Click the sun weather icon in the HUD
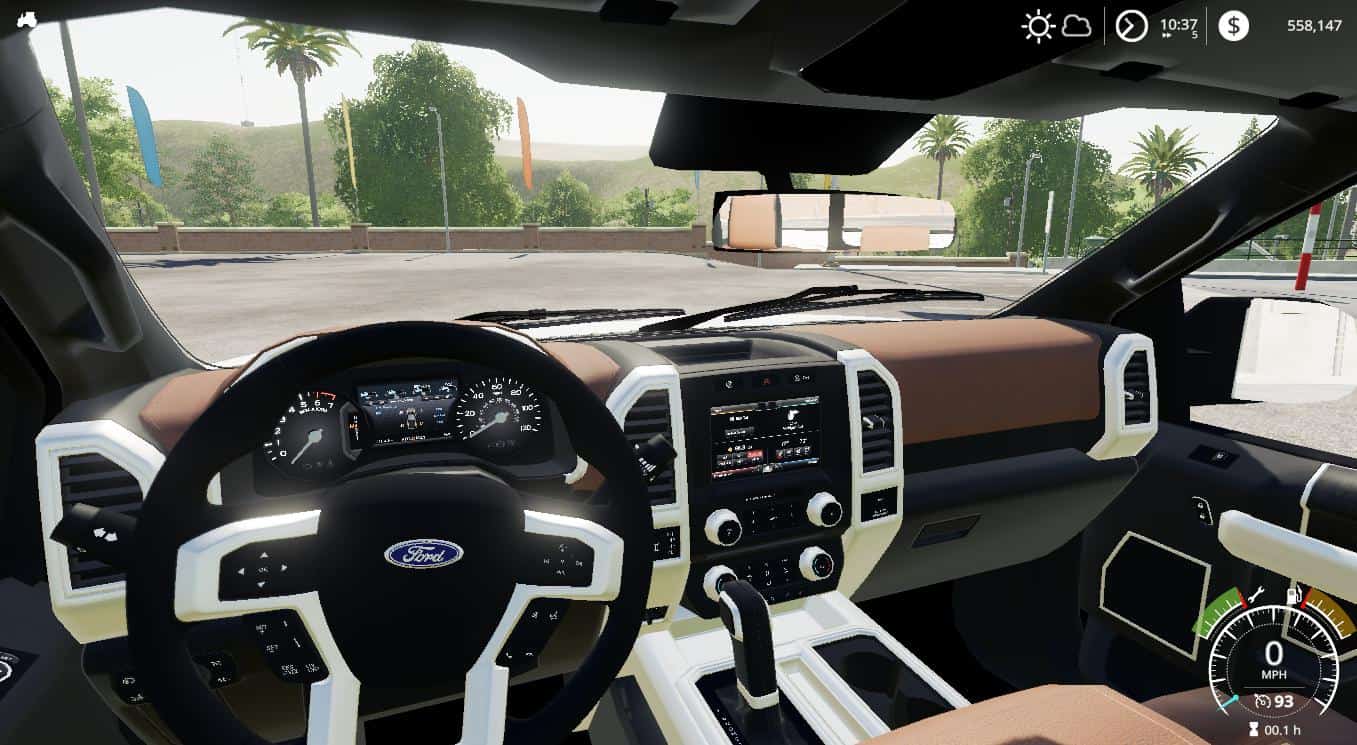The width and height of the screenshot is (1357, 745). pos(1038,25)
